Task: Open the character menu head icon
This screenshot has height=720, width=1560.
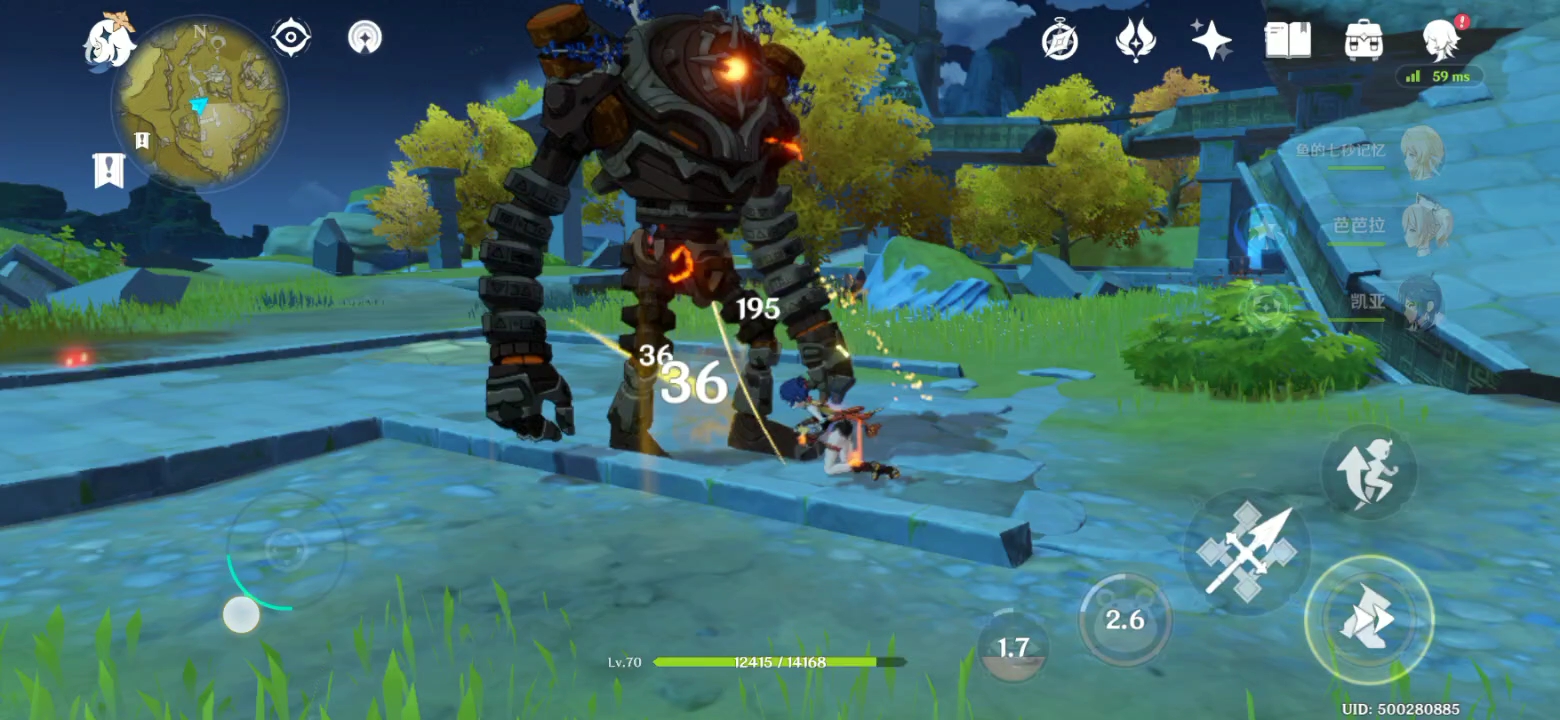Action: (x=1441, y=40)
